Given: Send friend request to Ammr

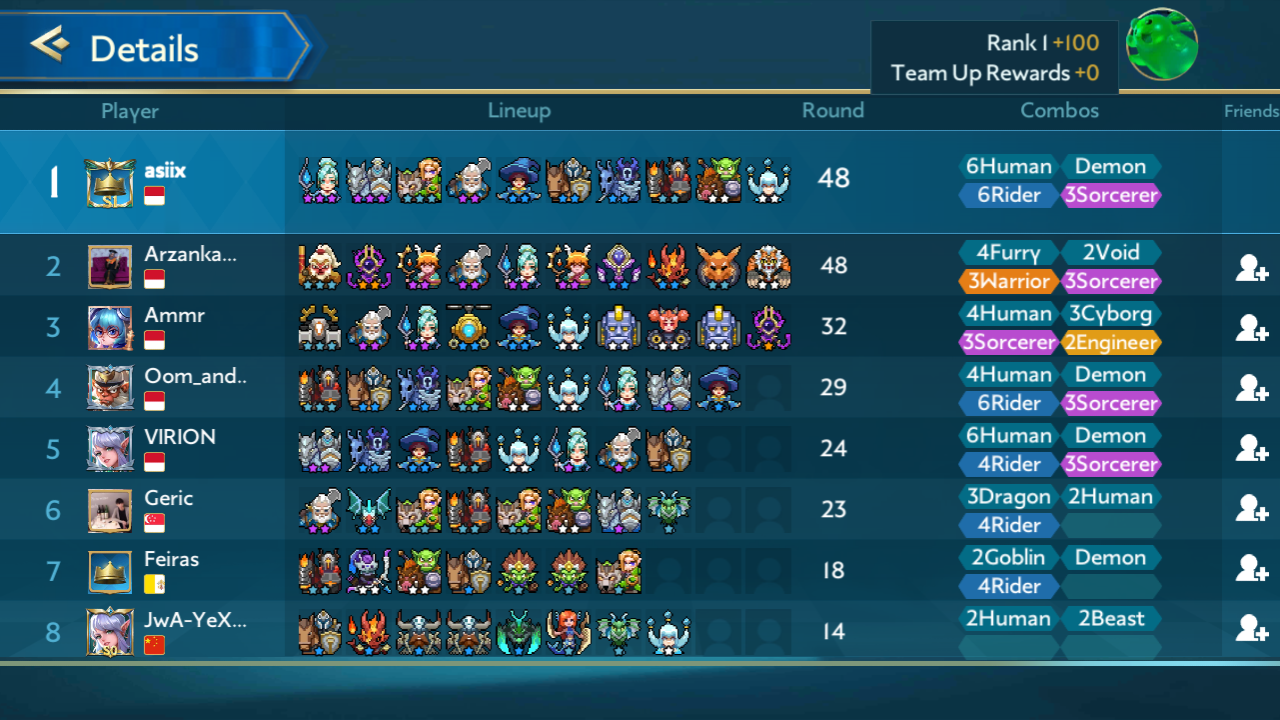Looking at the screenshot, I should pos(1251,328).
